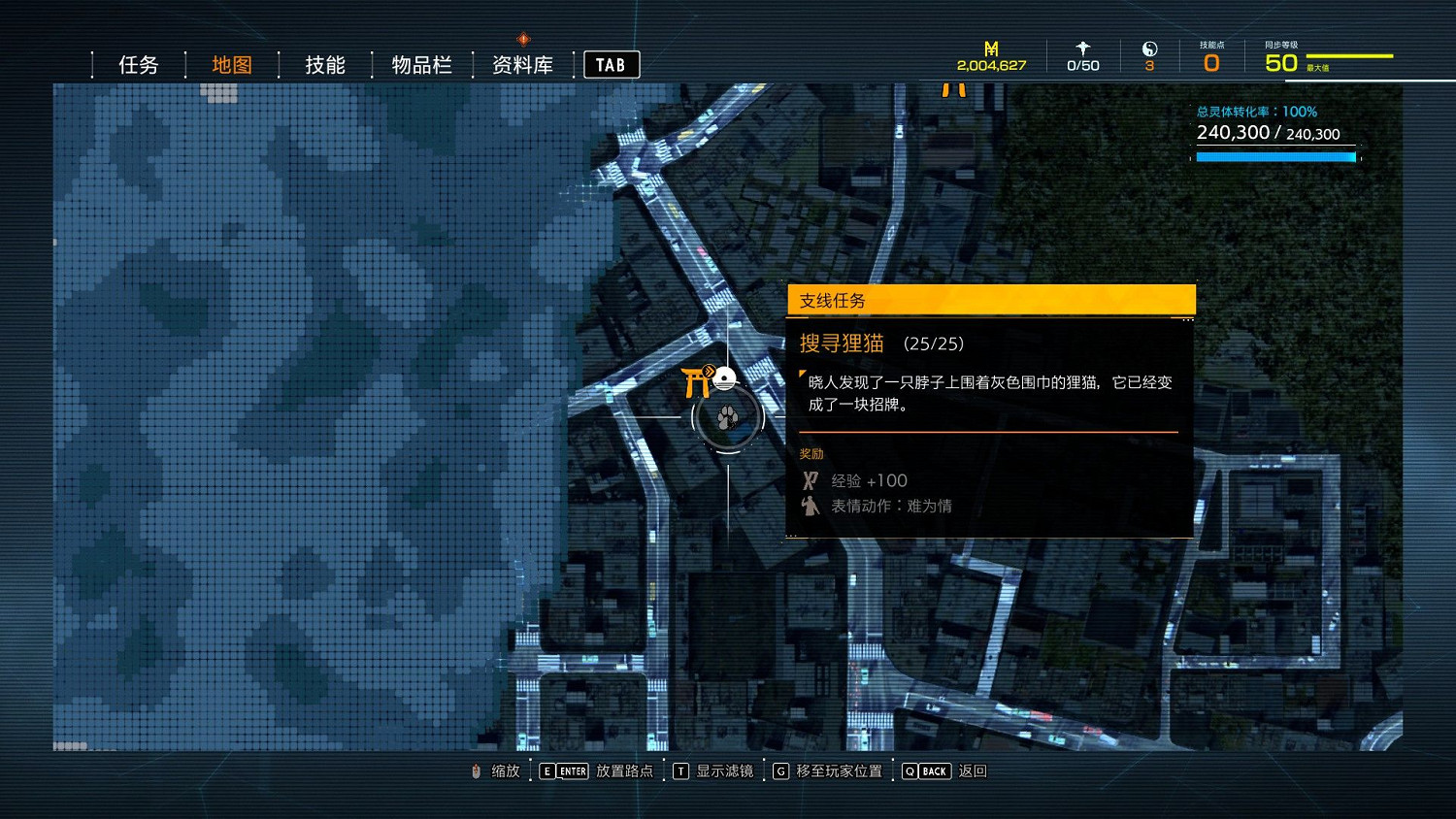
Task: Click the 总灵体转化率 progress bar
Action: coord(1274,155)
